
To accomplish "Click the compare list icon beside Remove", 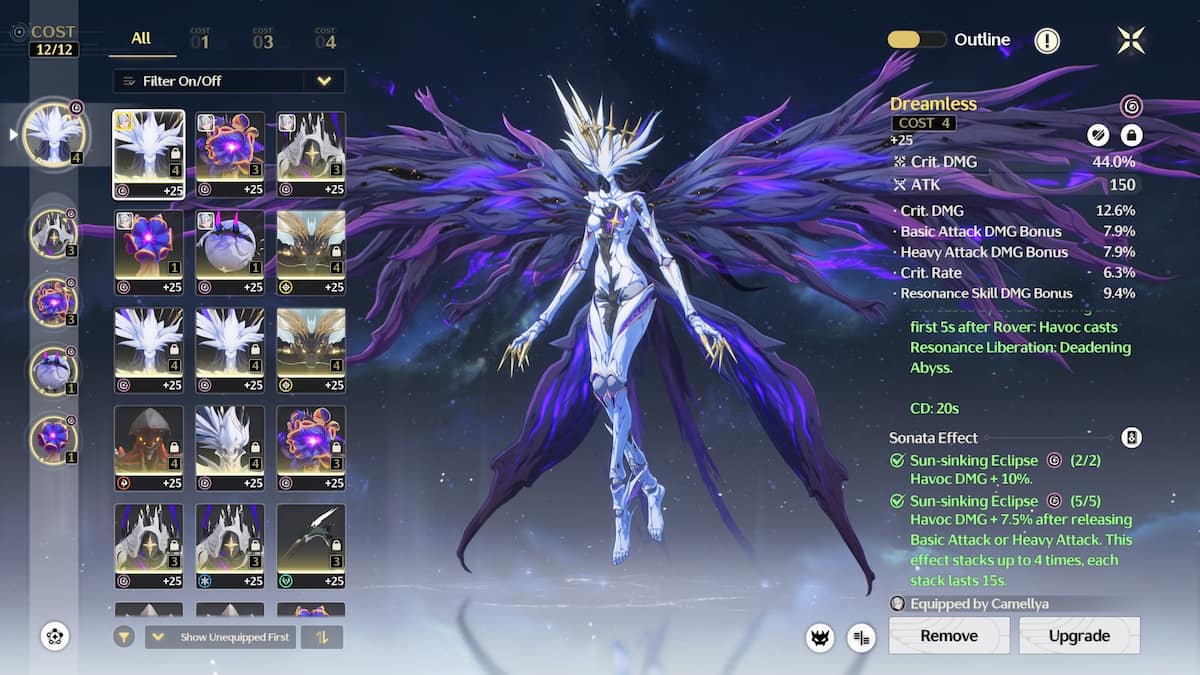I will click(x=861, y=637).
